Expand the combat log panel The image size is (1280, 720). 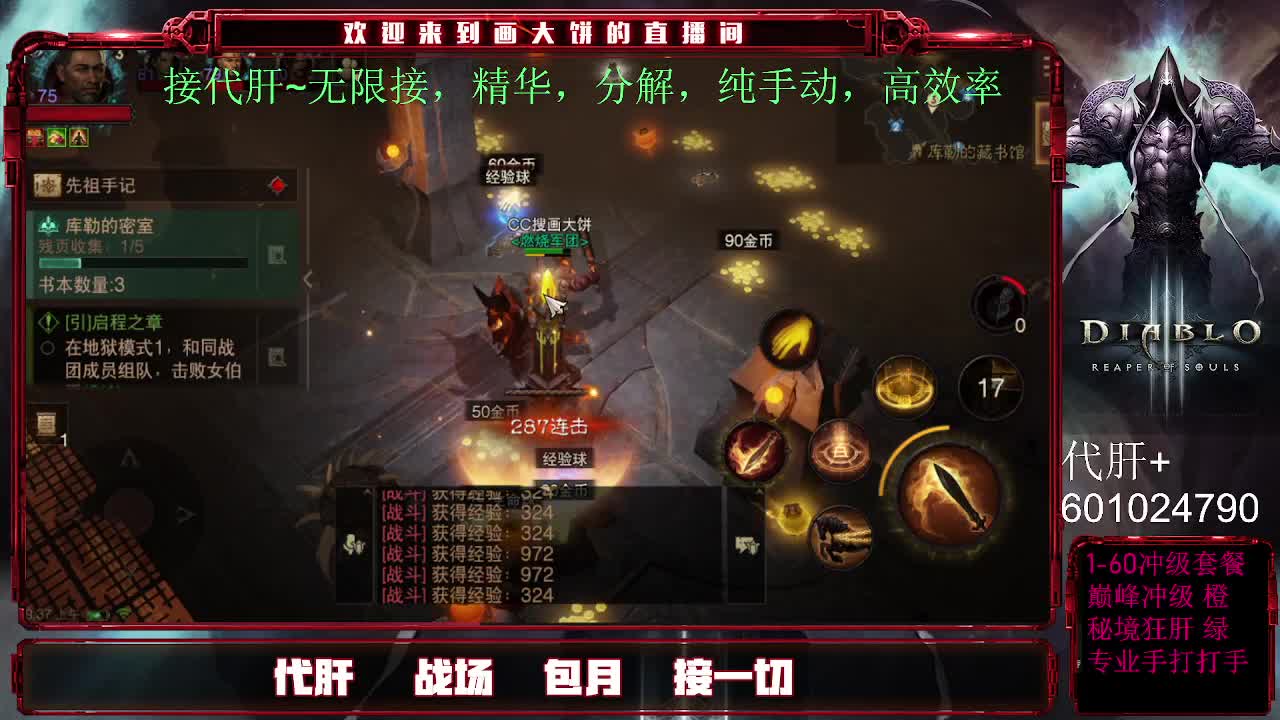point(367,492)
